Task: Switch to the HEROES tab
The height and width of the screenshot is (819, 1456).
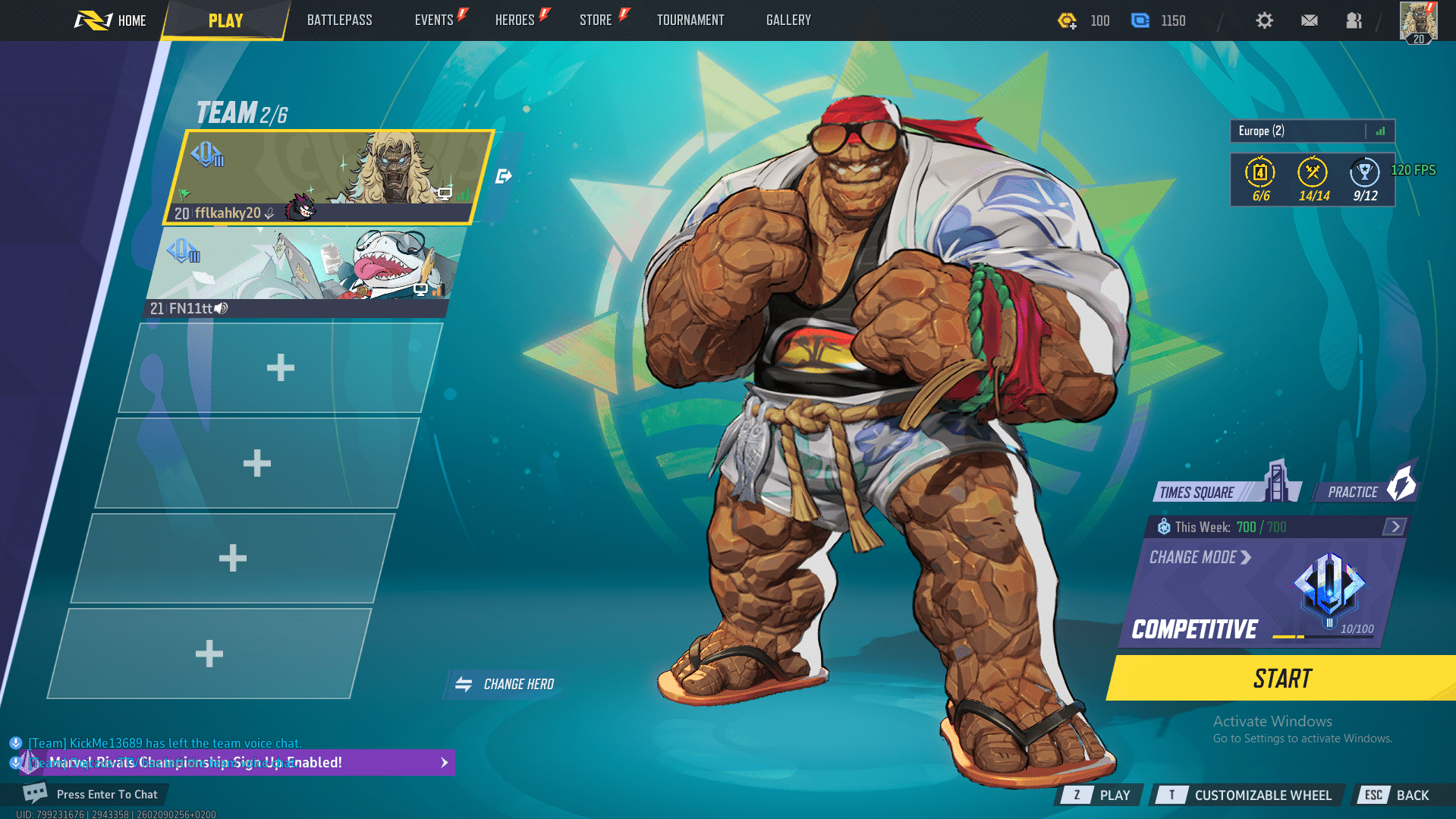Action: pos(514,20)
